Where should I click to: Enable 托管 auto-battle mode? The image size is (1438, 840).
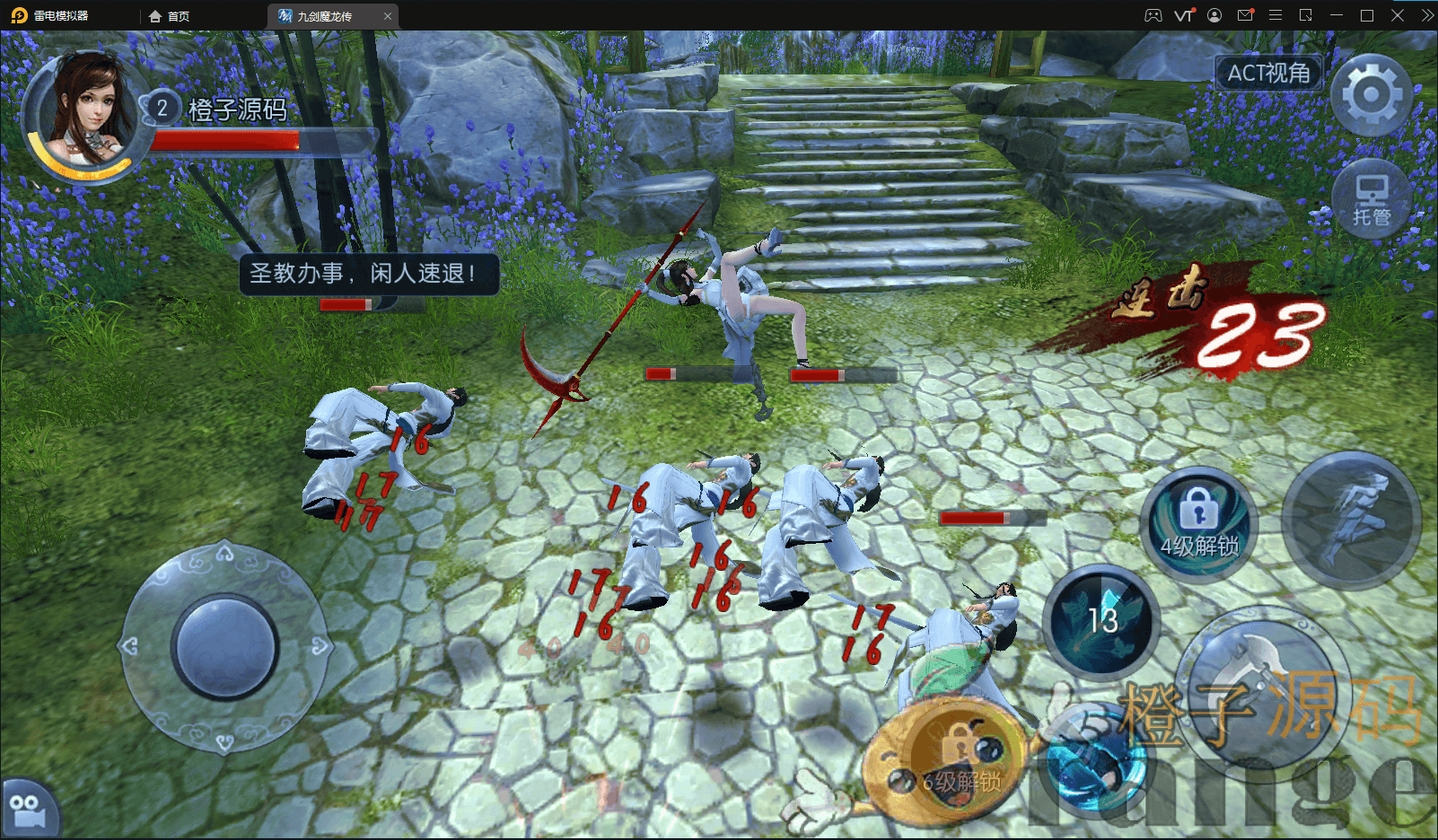pyautogui.click(x=1371, y=199)
